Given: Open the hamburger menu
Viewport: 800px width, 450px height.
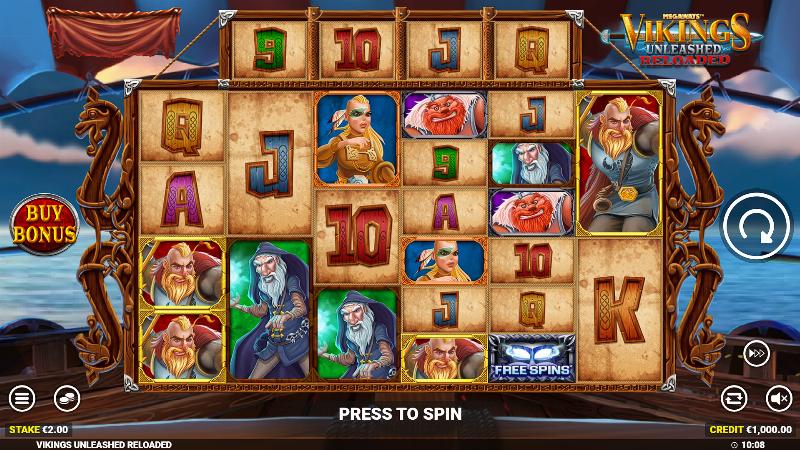Looking at the screenshot, I should 22,398.
